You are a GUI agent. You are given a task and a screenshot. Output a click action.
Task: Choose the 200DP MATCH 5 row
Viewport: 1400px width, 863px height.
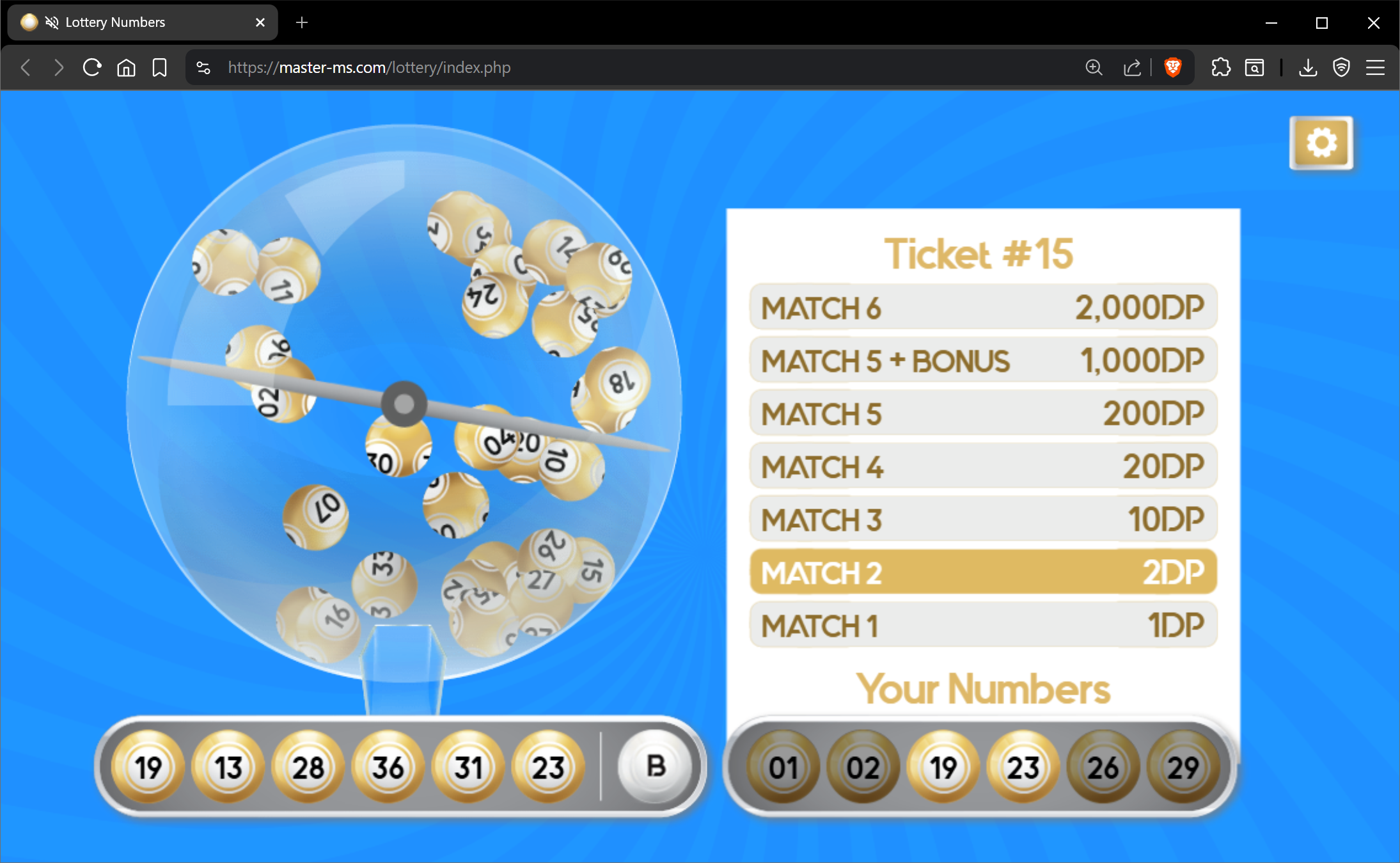point(983,413)
